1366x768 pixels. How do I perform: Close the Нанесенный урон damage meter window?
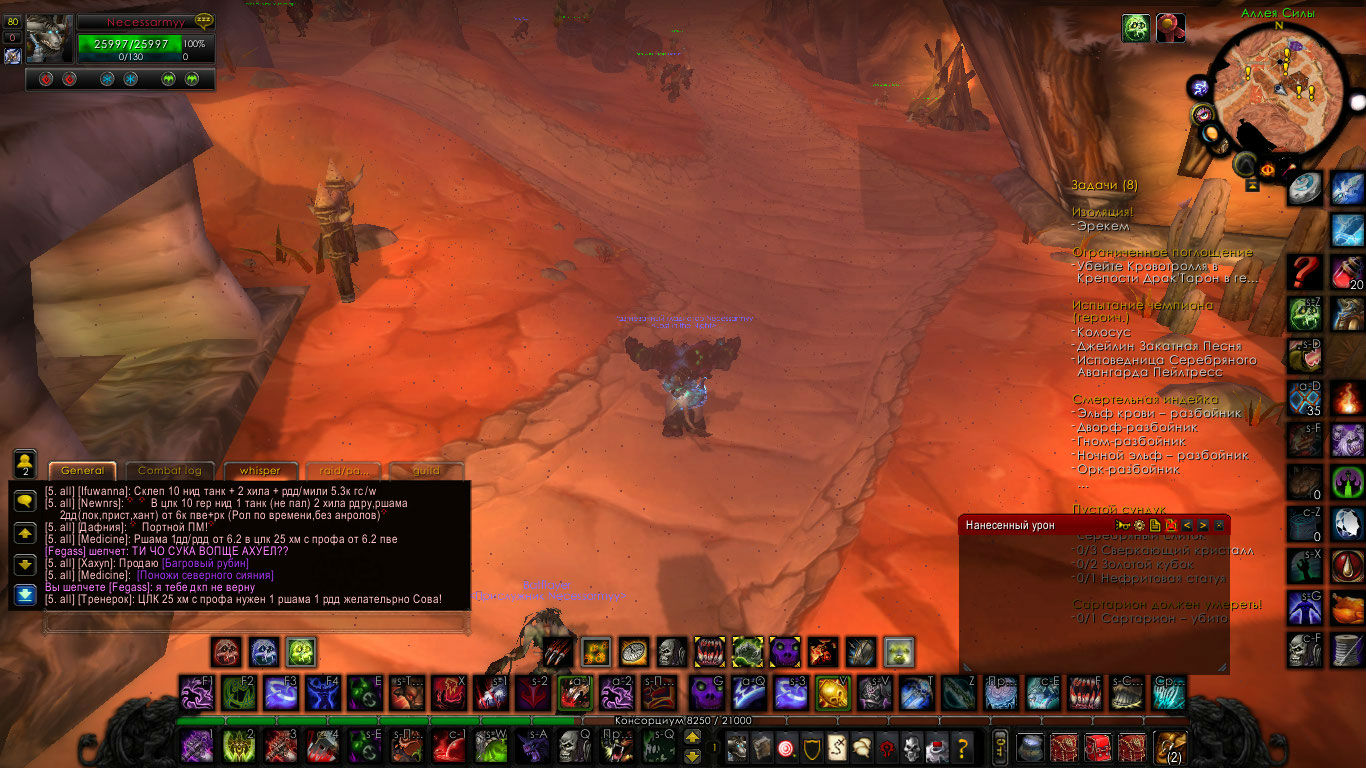coord(1219,525)
